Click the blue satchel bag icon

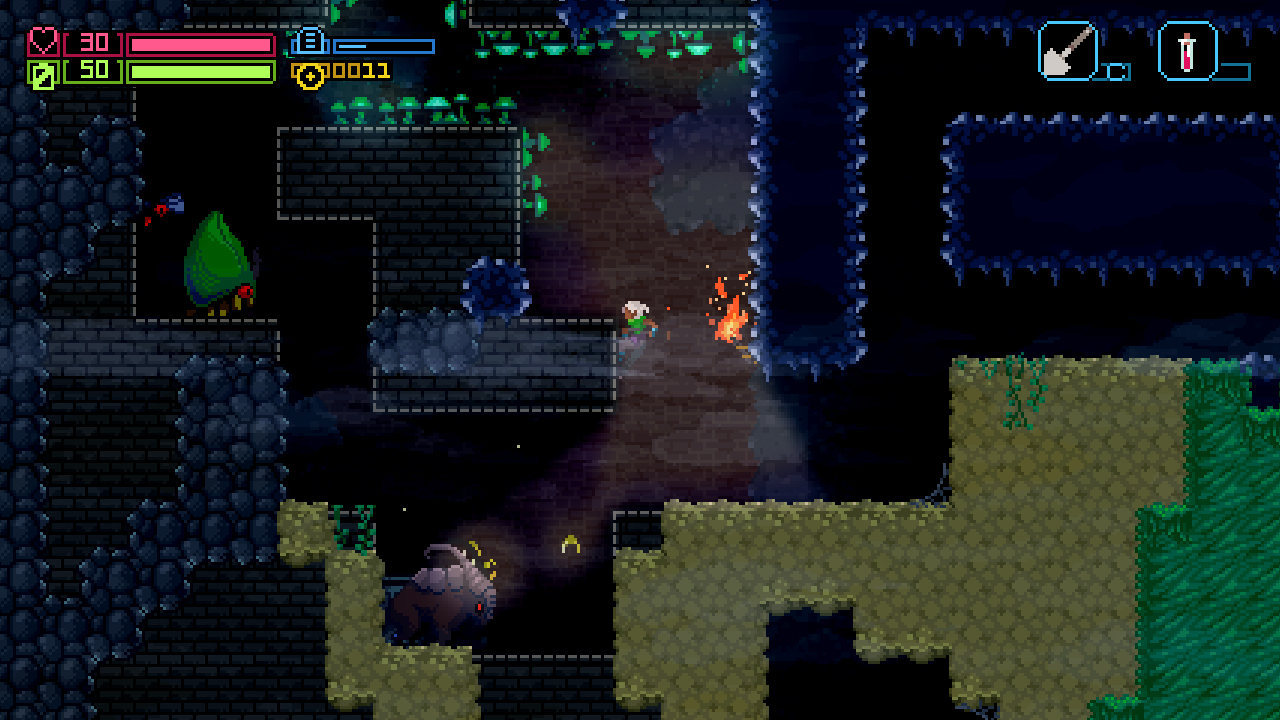tap(310, 42)
